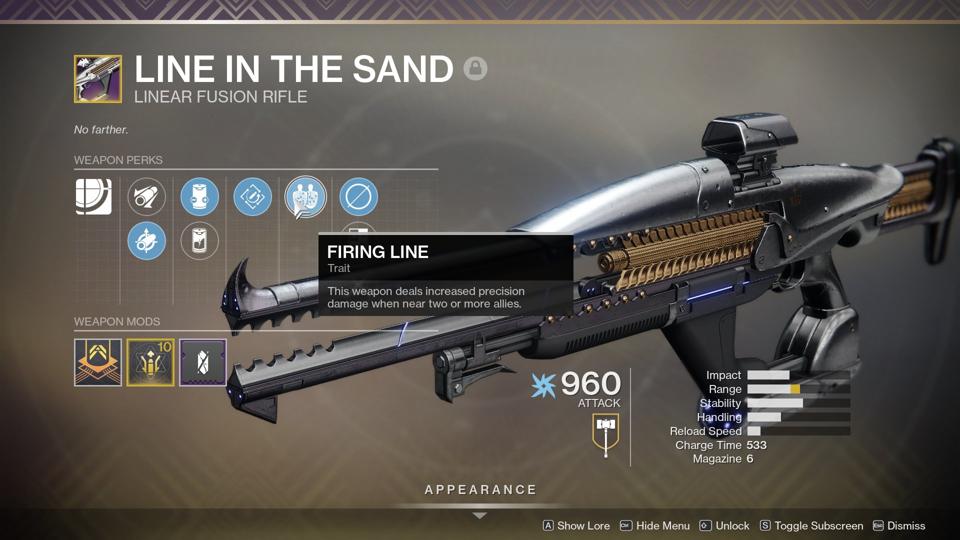This screenshot has height=540, width=960.
Task: Select the lower unselected battery perk
Action: pyautogui.click(x=200, y=241)
